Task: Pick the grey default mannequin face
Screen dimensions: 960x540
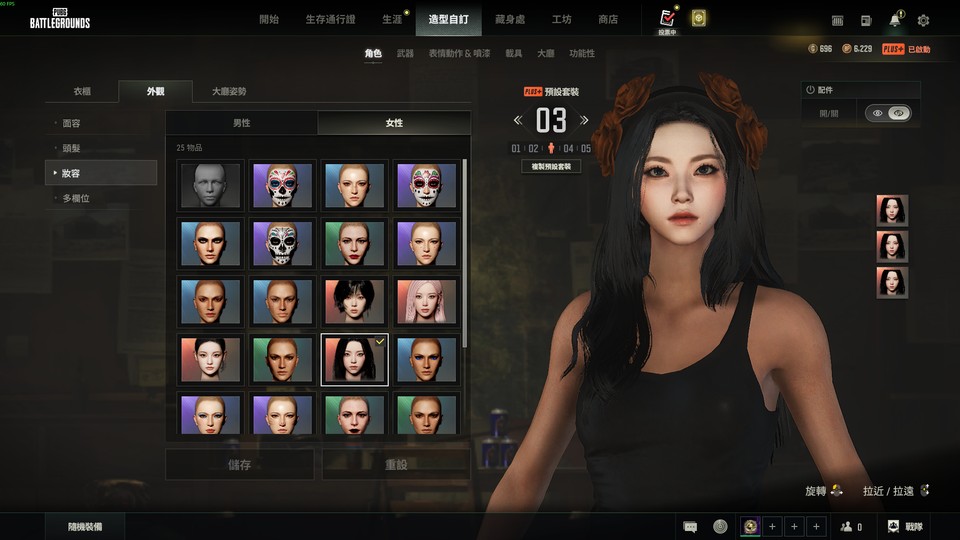Action: coord(211,186)
